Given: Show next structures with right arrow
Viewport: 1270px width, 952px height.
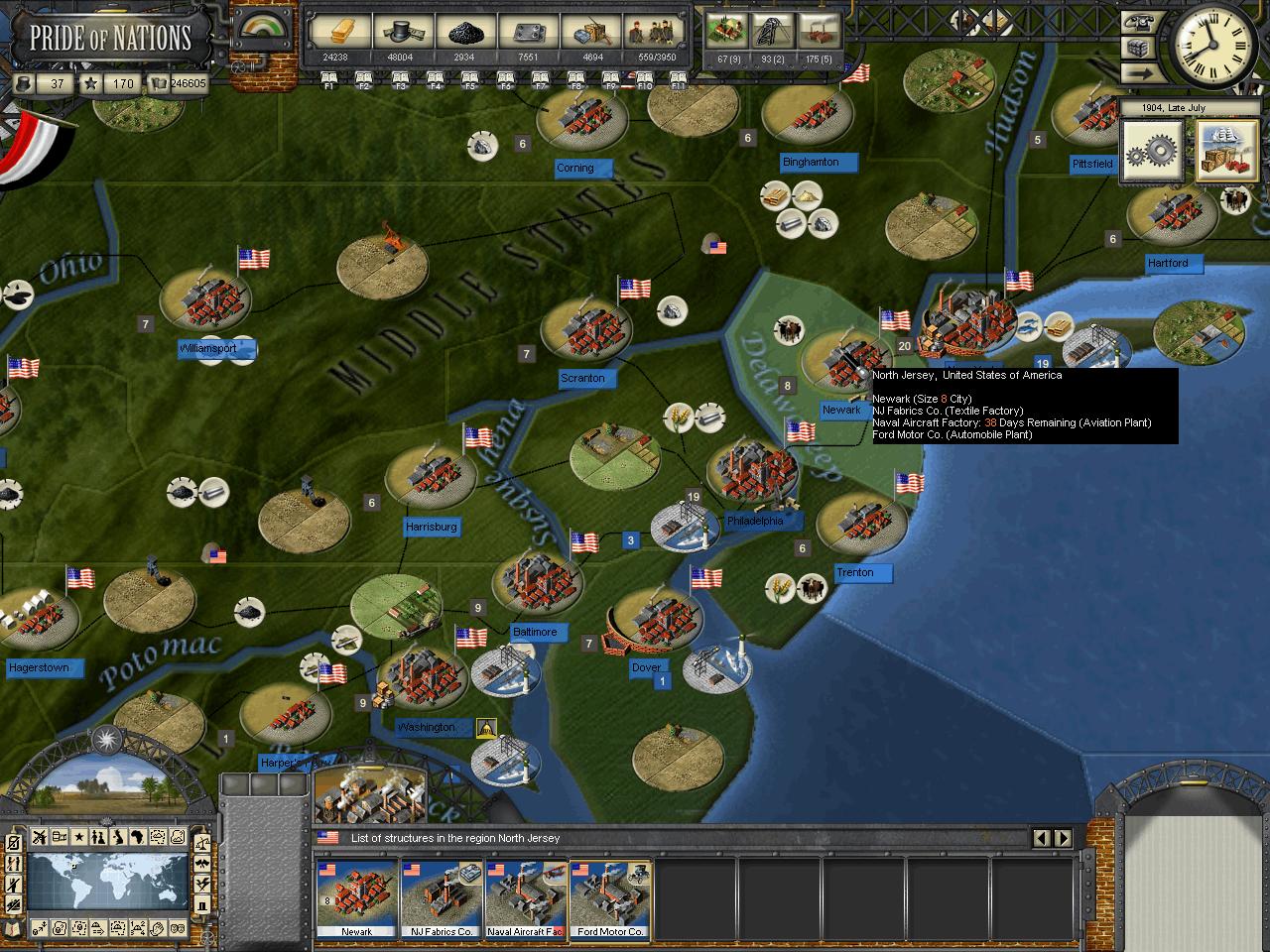Looking at the screenshot, I should (x=1063, y=838).
